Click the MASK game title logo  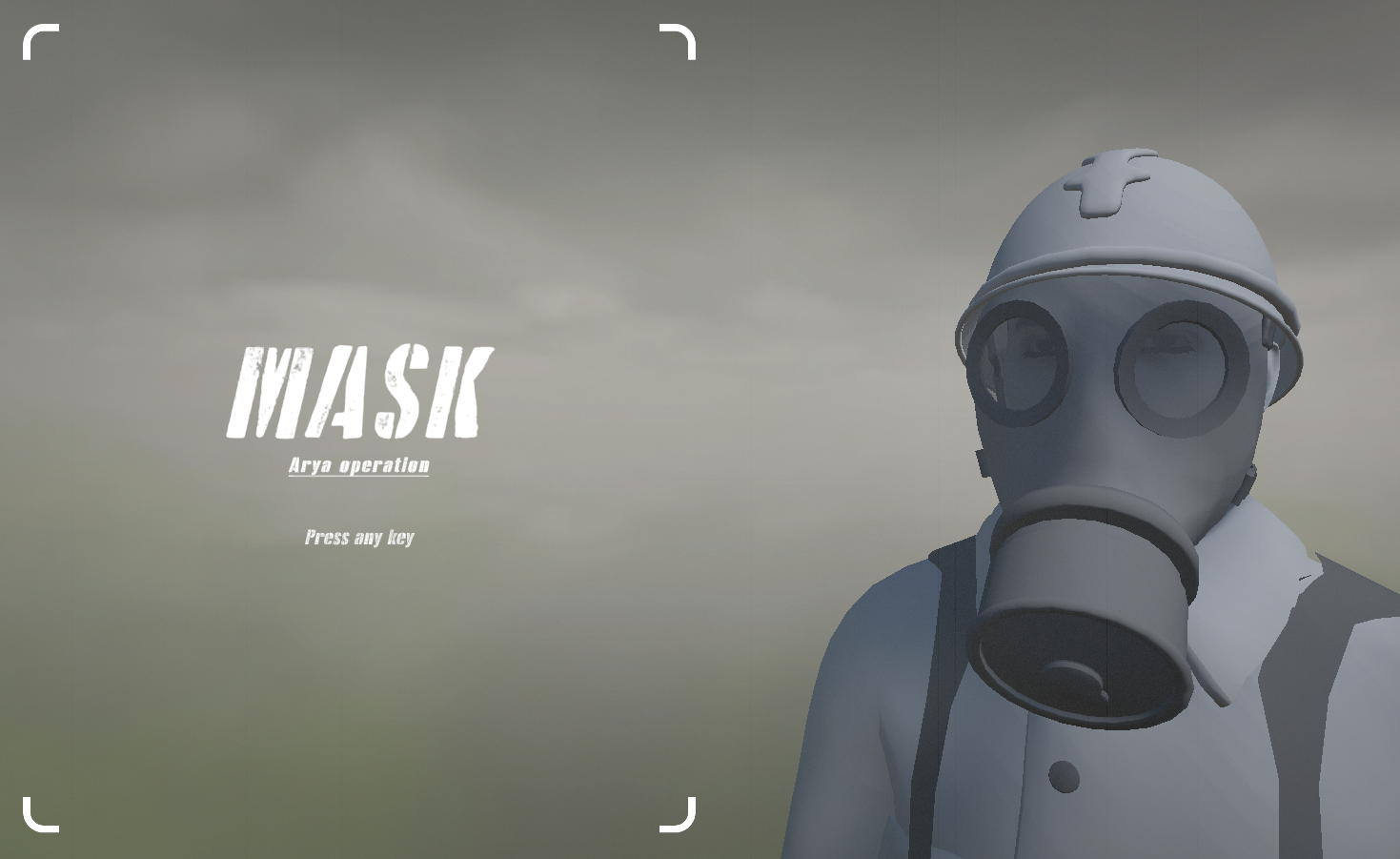[359, 389]
